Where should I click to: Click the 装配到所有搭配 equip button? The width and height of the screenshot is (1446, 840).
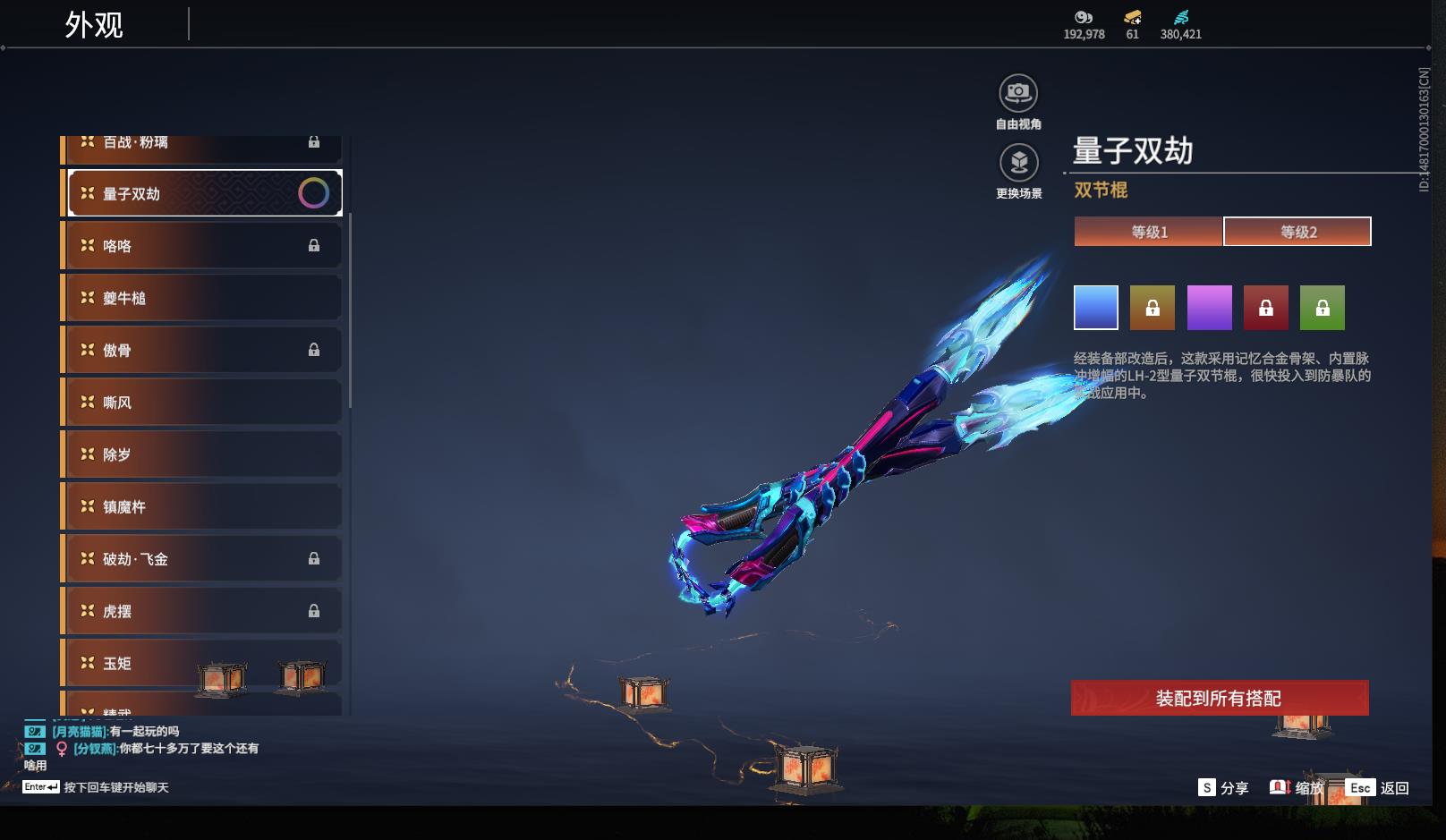pos(1219,698)
